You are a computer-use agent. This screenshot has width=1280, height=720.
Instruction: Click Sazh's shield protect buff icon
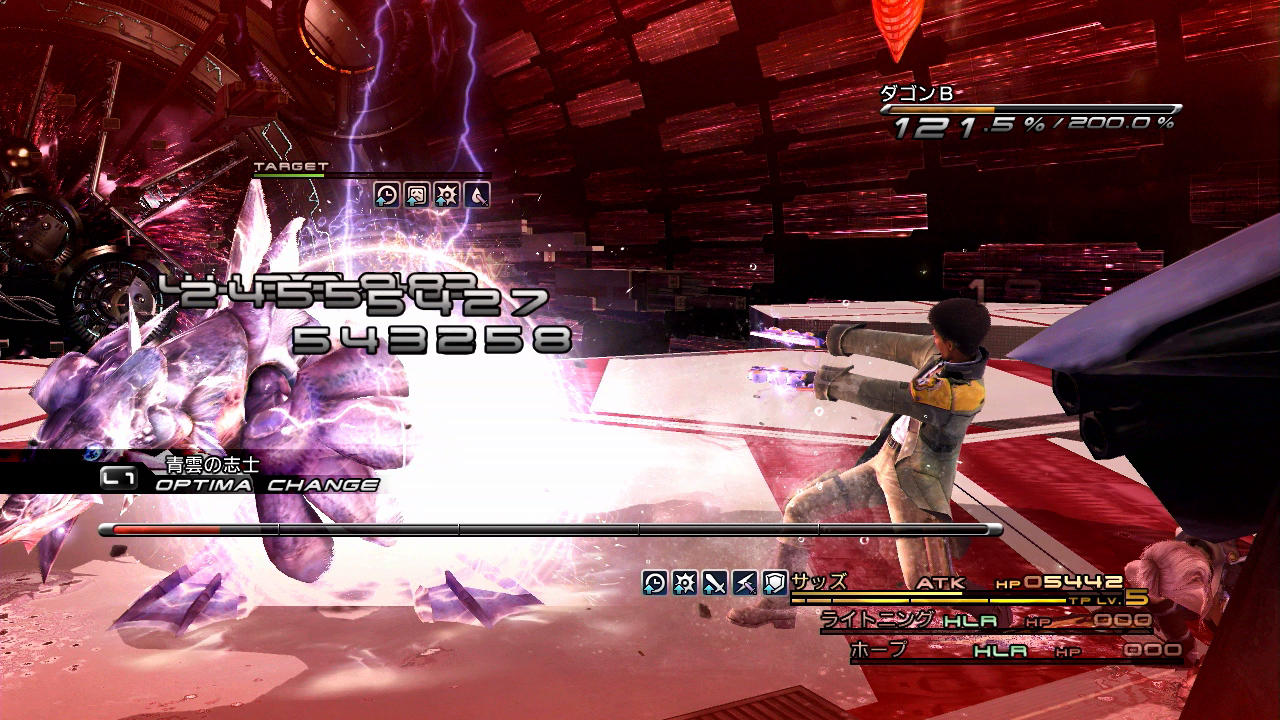coord(774,583)
